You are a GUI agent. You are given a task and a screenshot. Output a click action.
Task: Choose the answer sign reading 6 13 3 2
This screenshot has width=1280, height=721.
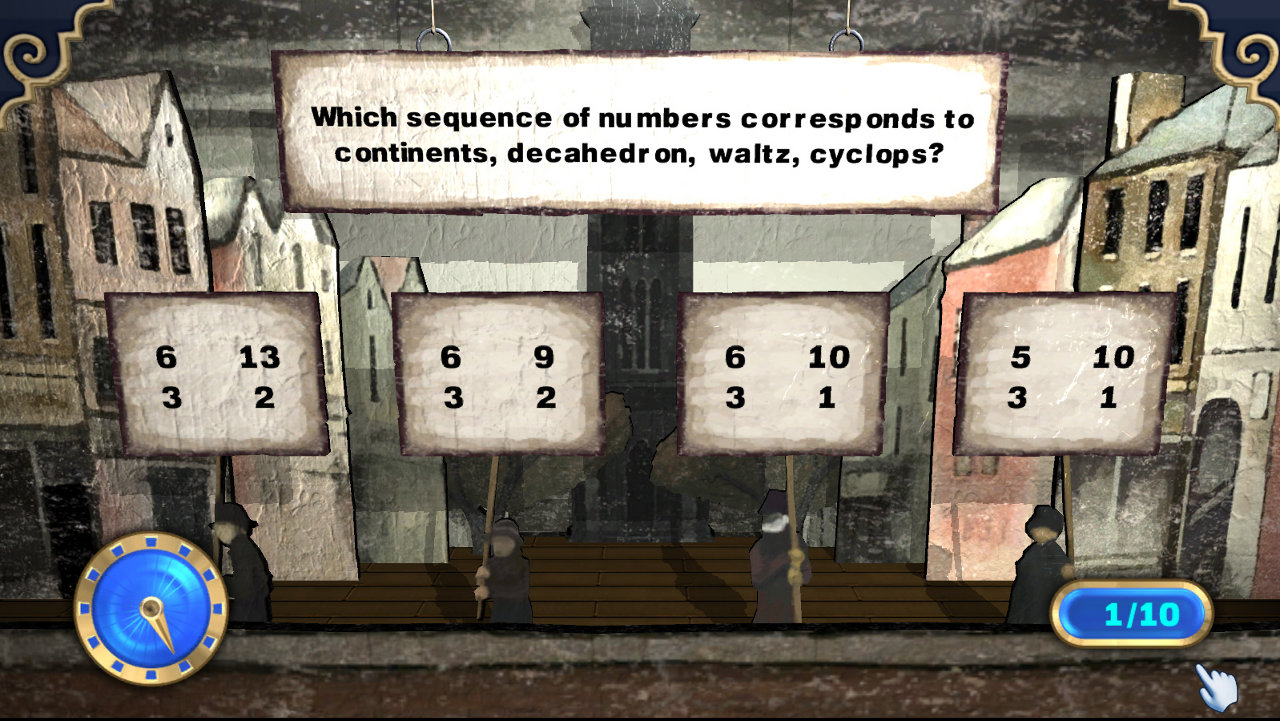coord(217,375)
